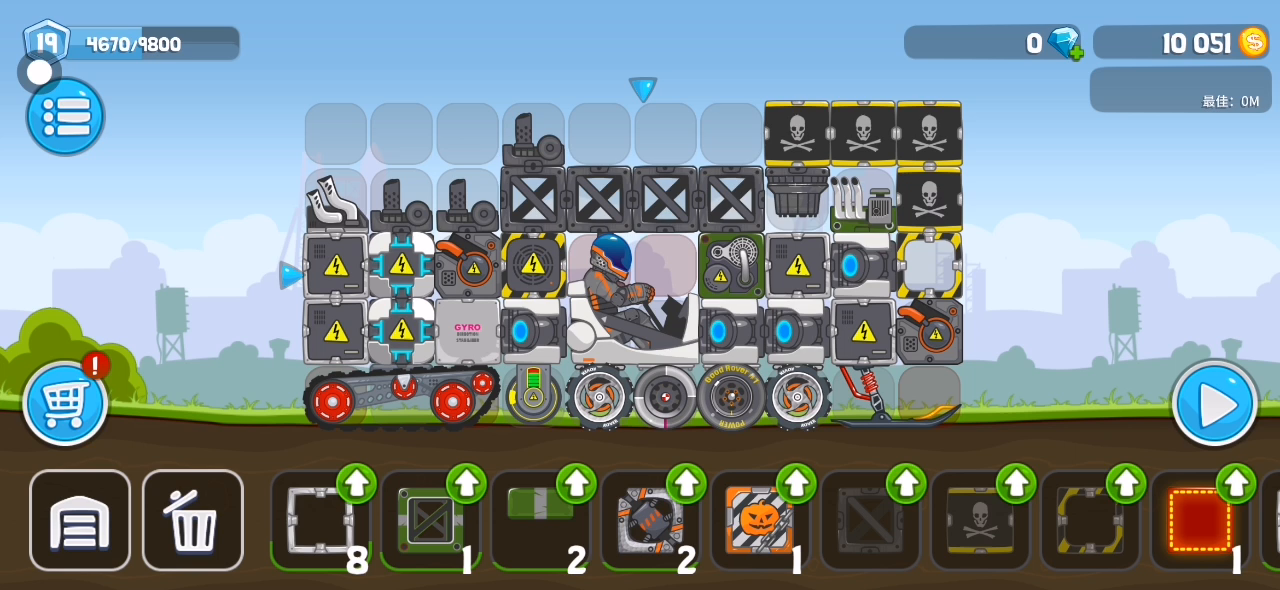Click the gold coin balance icon
Viewport: 1280px width, 590px height.
[1253, 42]
